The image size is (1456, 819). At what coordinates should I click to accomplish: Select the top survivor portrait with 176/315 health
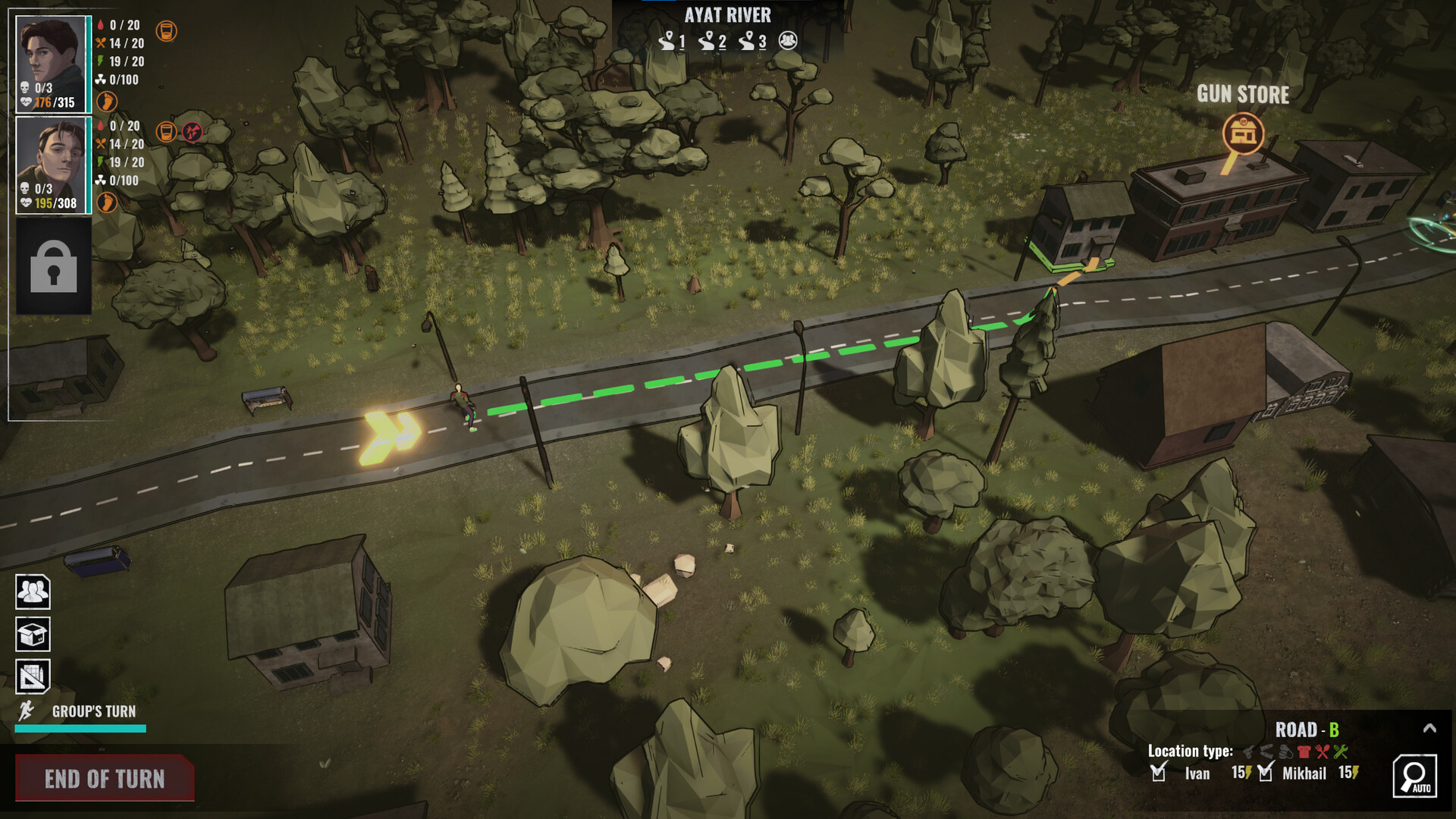[x=52, y=64]
